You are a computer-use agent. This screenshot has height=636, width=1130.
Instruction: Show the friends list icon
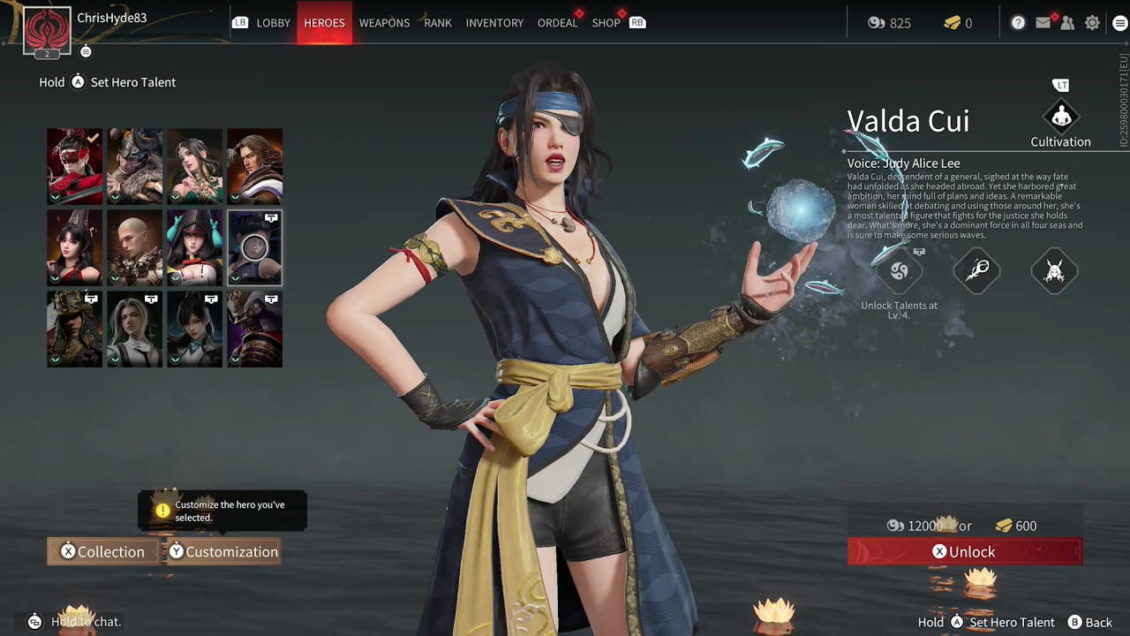pos(1067,23)
